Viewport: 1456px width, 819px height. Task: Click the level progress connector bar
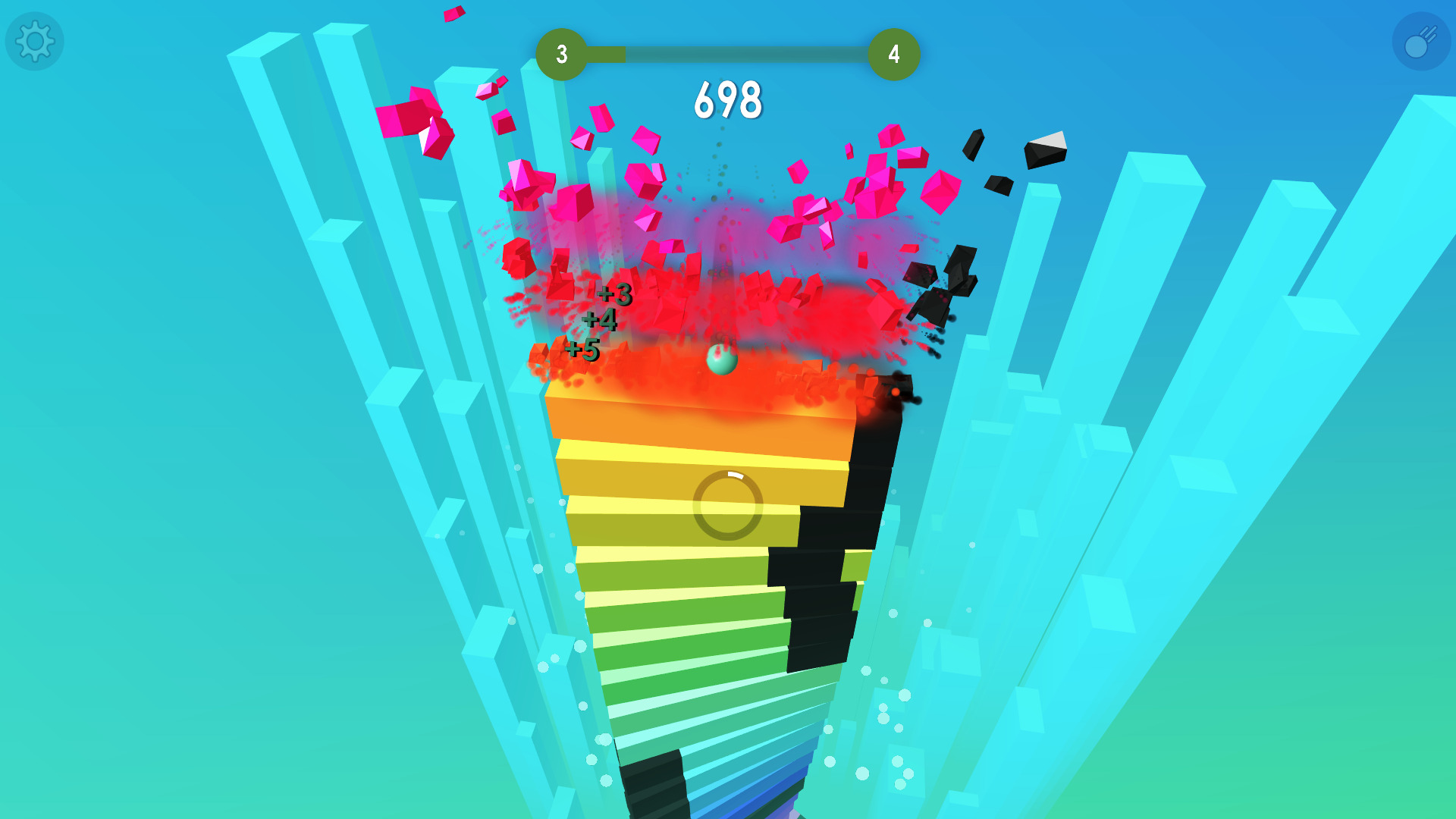(728, 53)
